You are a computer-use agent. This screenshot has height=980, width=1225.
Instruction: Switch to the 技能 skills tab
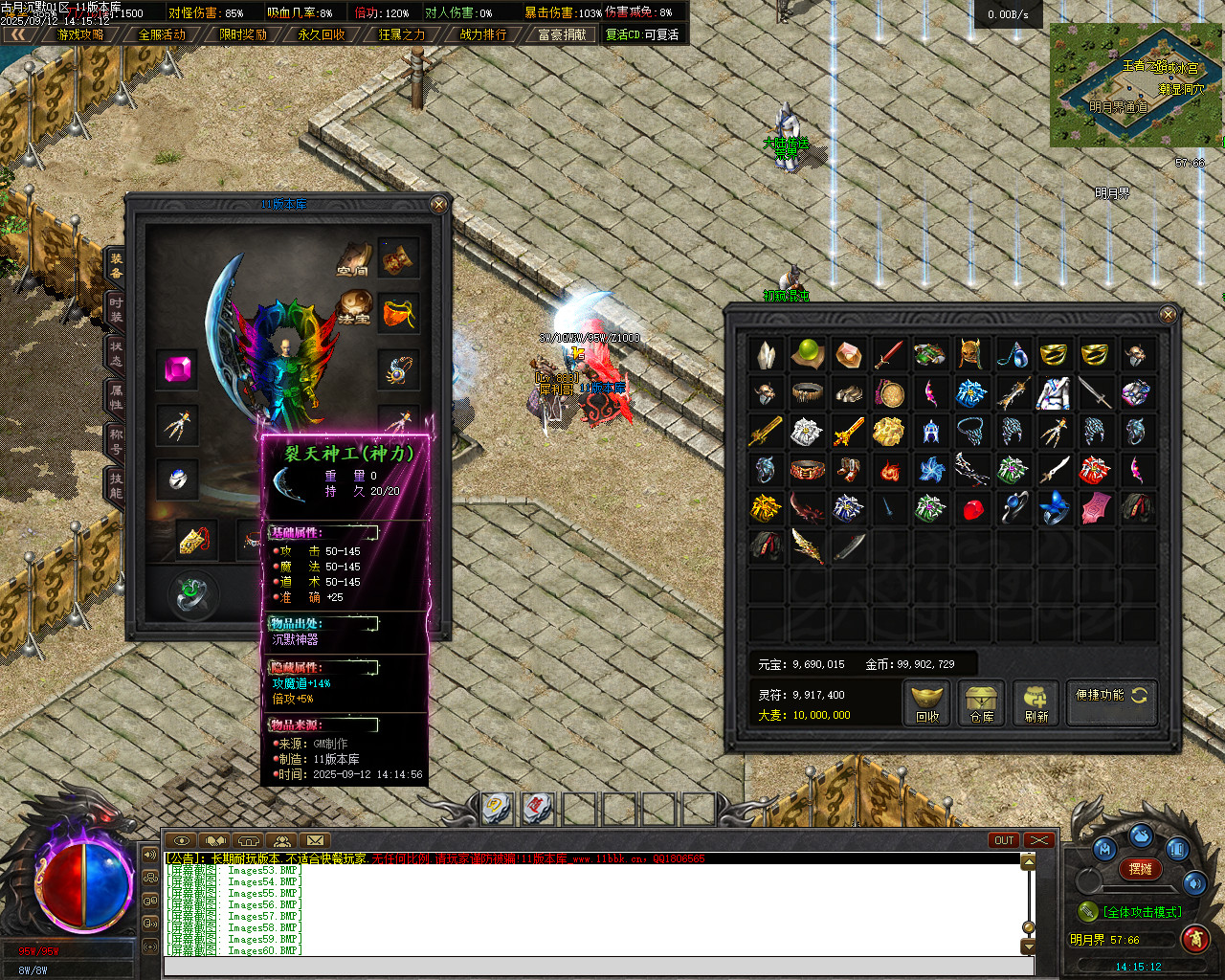115,485
